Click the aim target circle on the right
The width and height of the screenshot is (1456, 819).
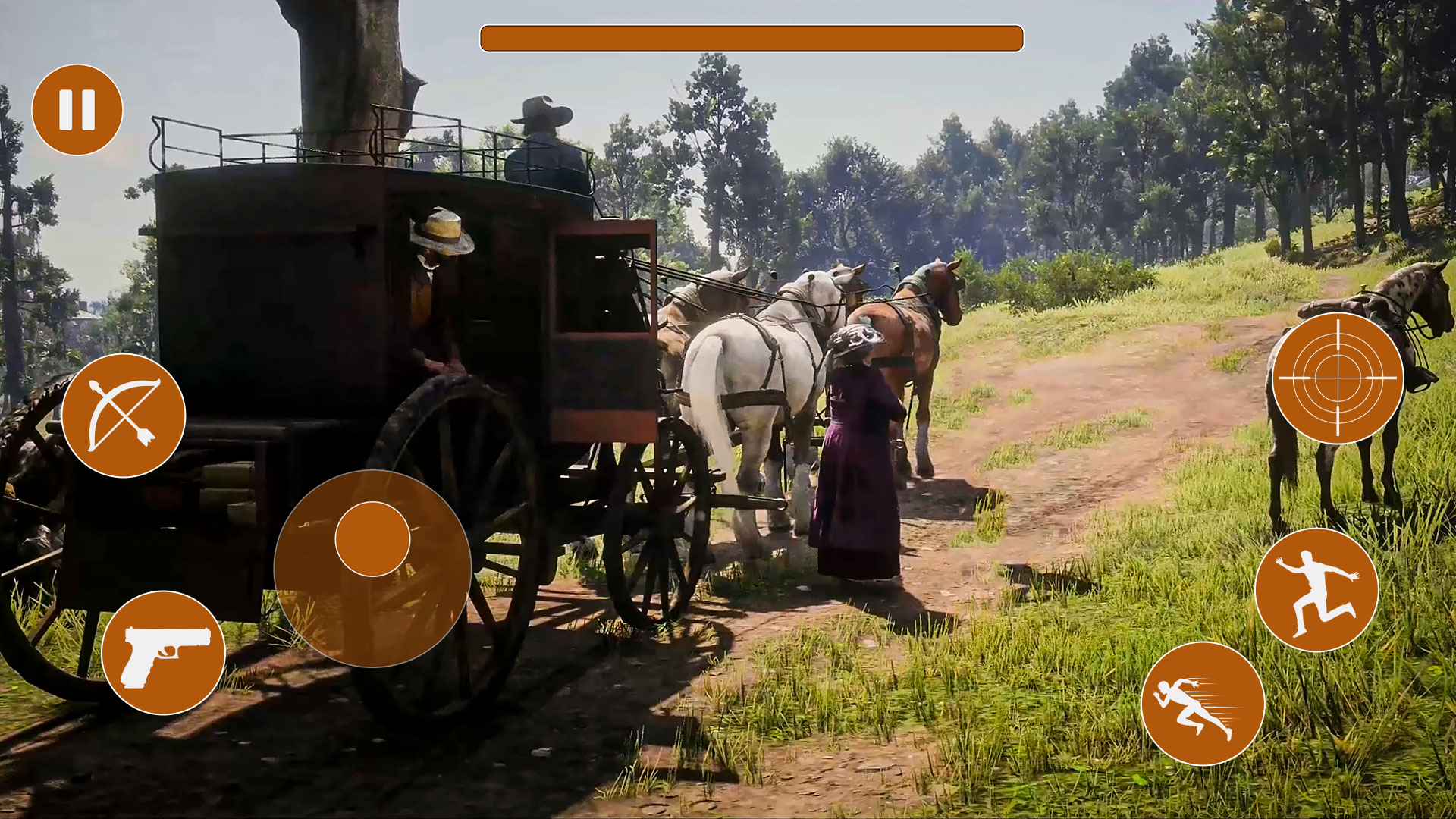1339,377
